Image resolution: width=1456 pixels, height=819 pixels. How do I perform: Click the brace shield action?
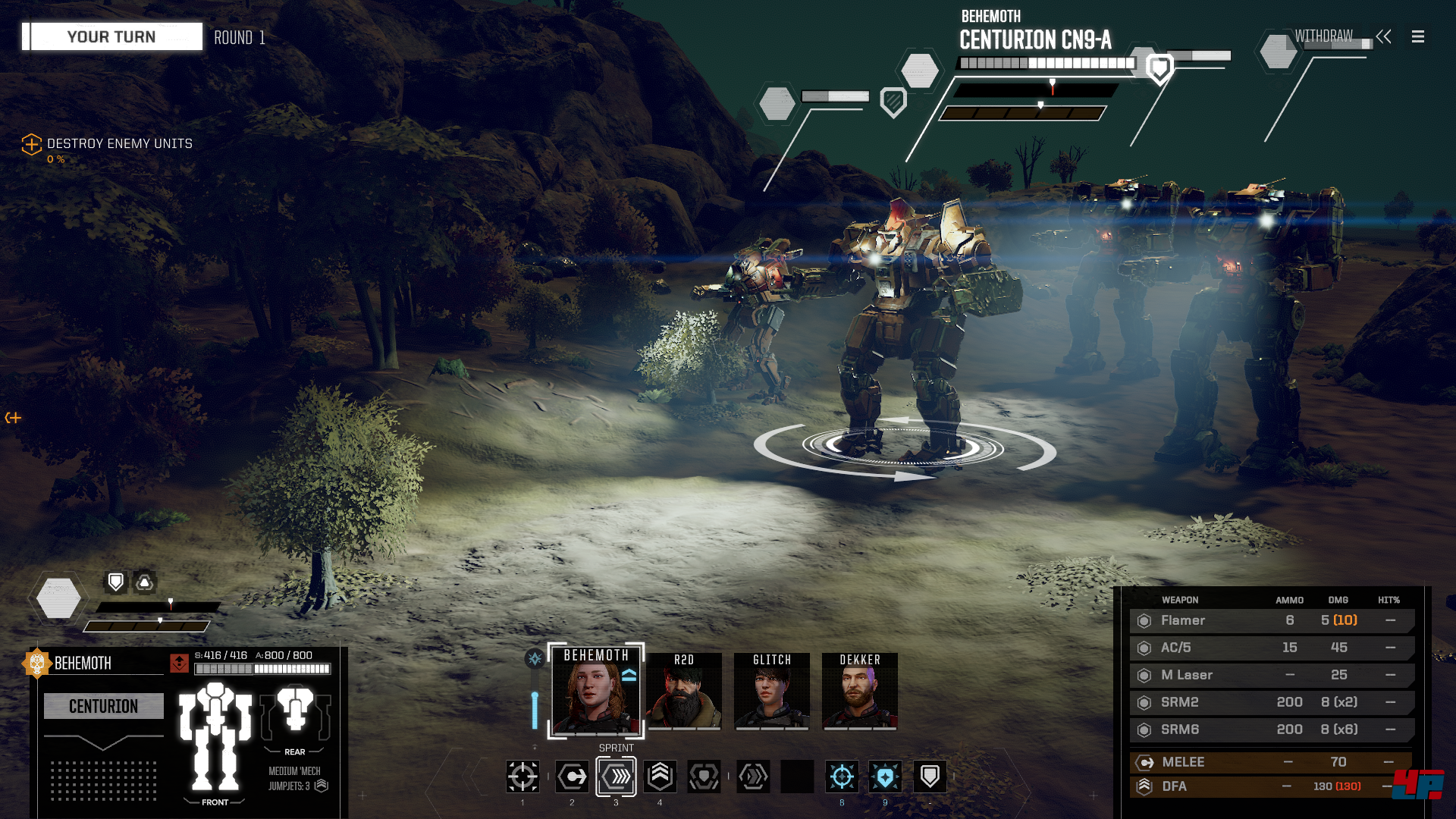pos(930,777)
